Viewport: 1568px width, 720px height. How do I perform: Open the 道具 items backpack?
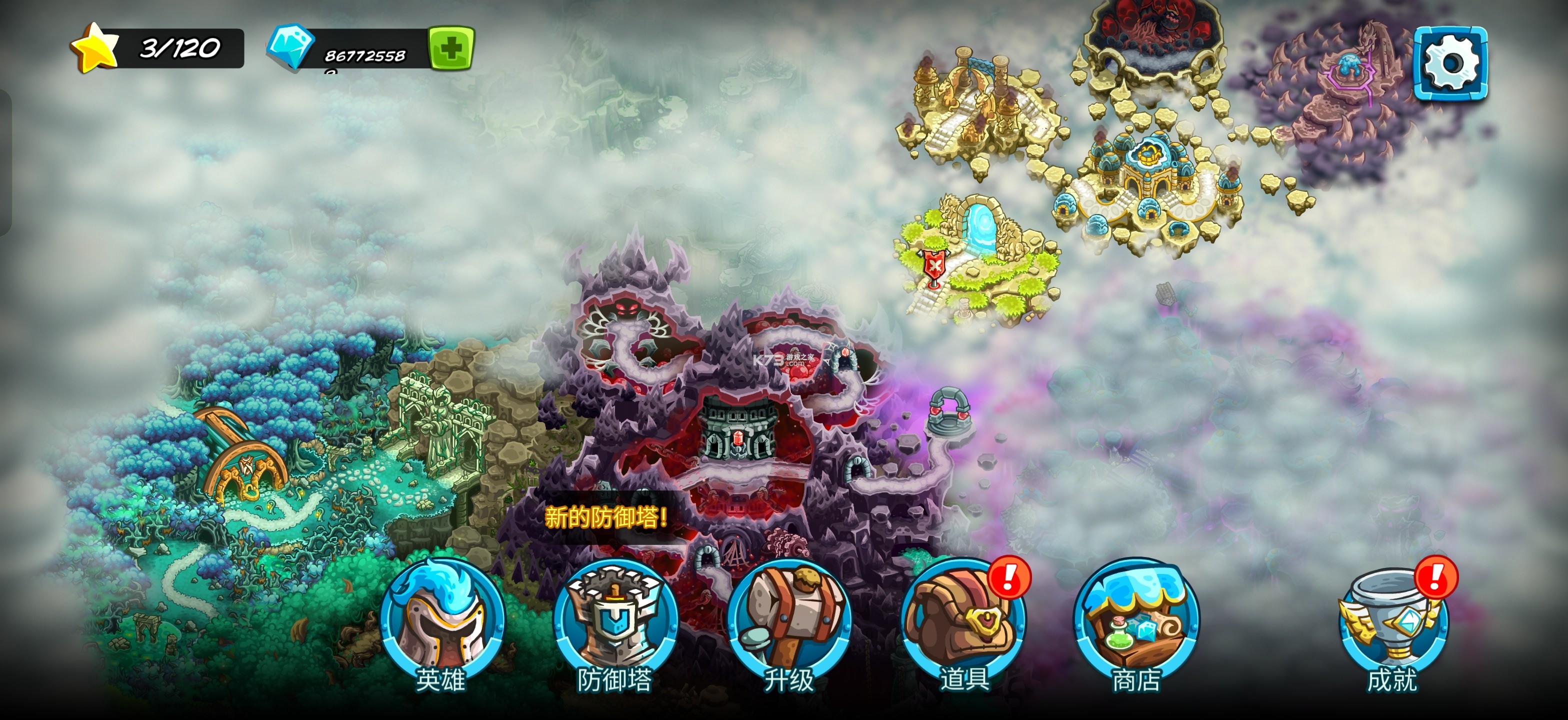click(963, 621)
